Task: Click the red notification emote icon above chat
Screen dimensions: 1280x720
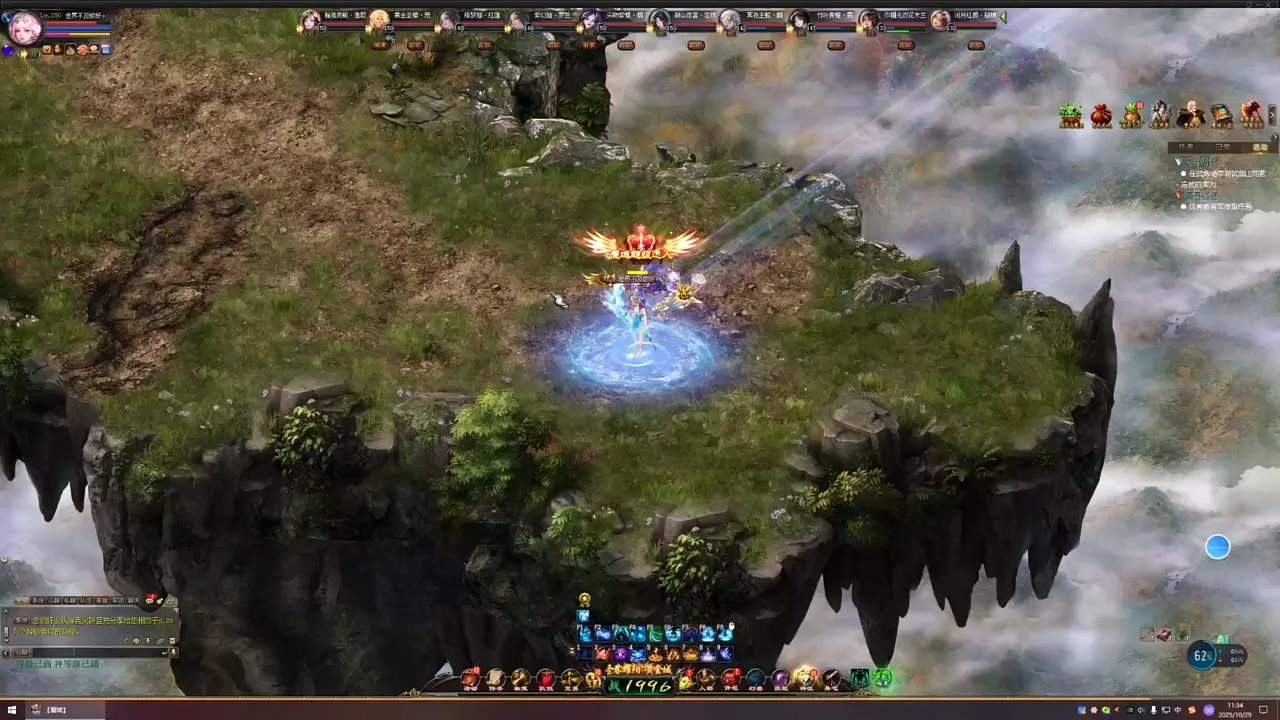Action: tap(150, 598)
